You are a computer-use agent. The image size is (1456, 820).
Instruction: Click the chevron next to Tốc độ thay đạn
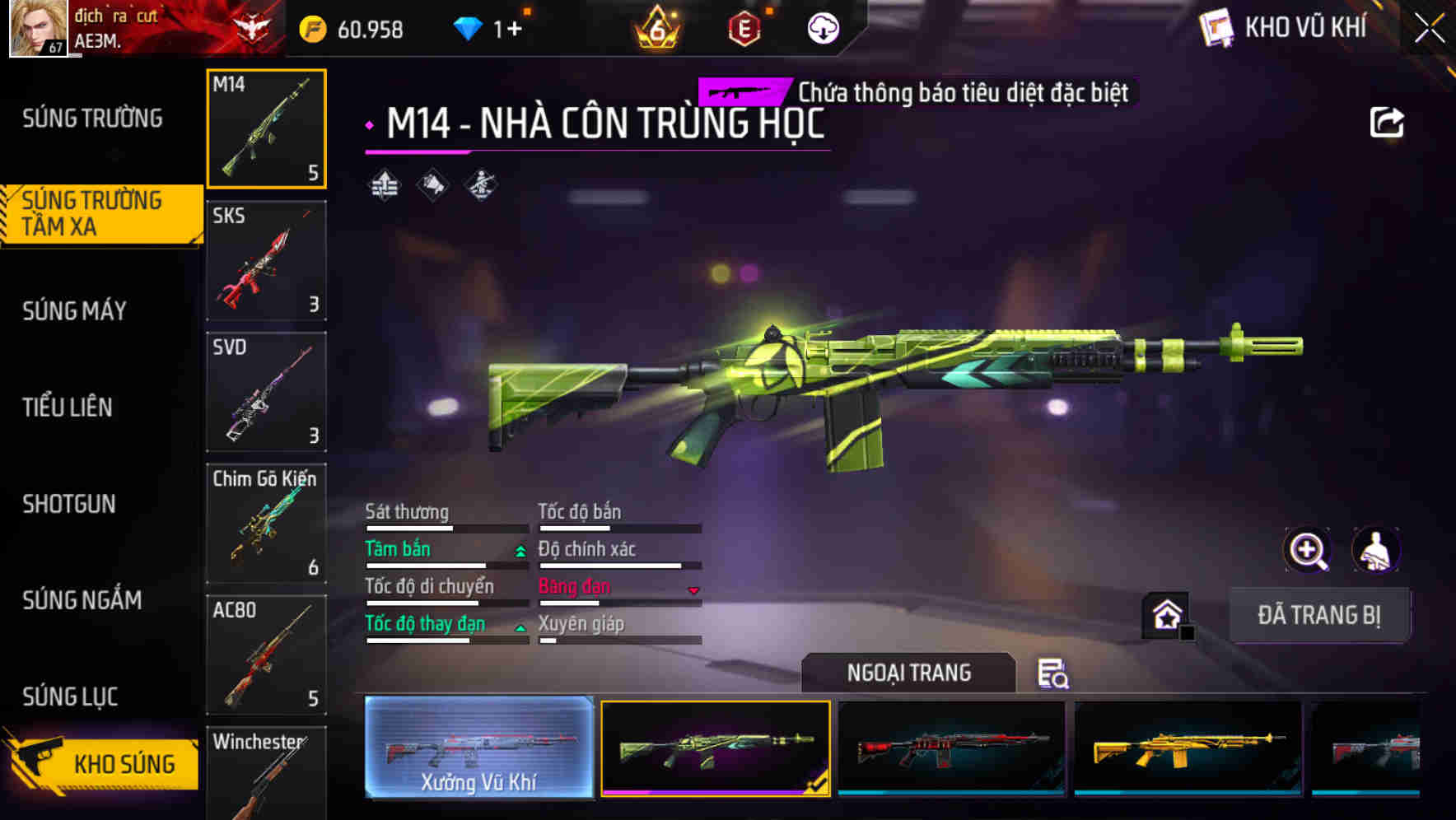pos(520,627)
